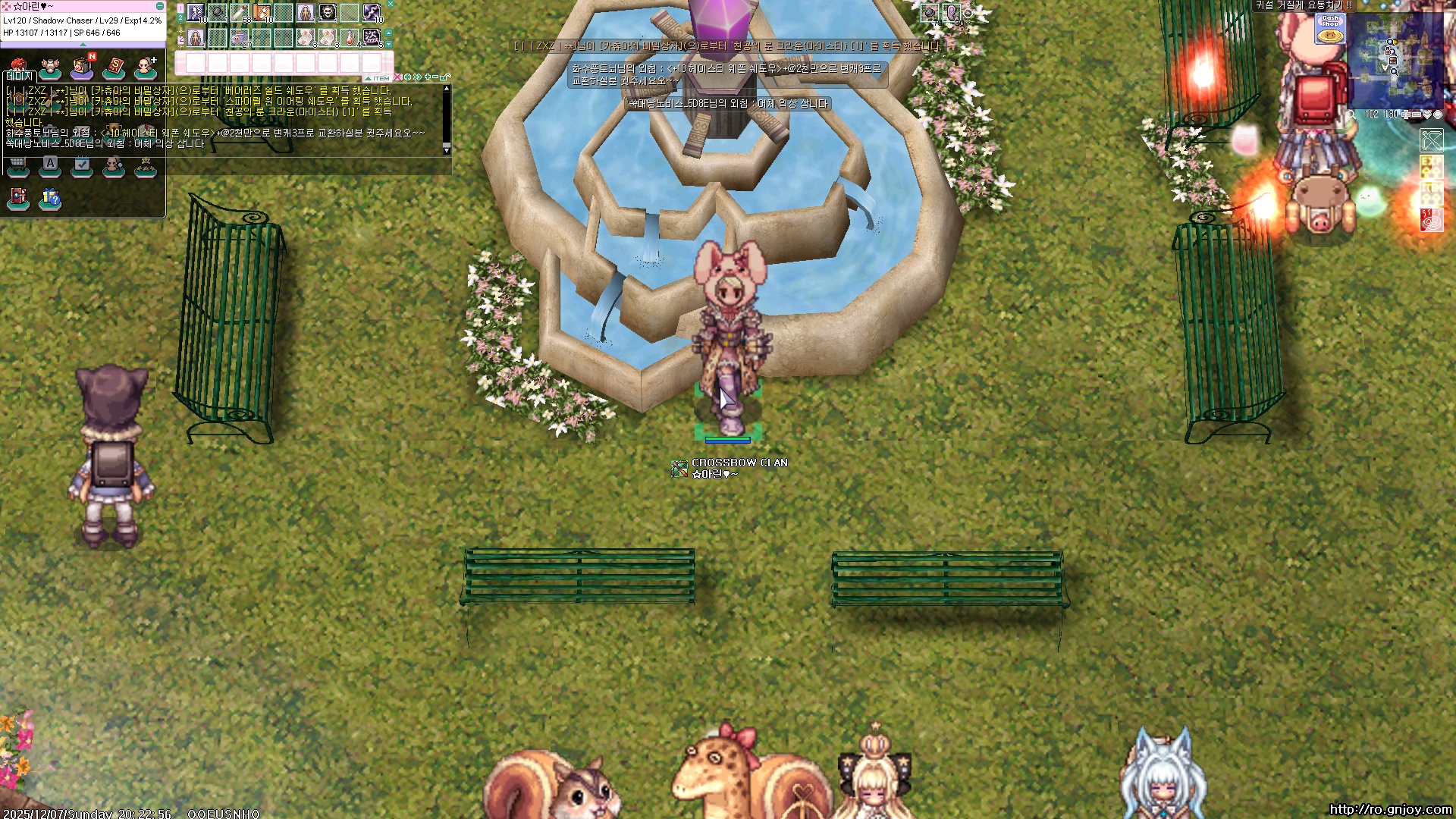Open the spellbook with S icon
This screenshot has width=1456, height=819.
coord(114,68)
